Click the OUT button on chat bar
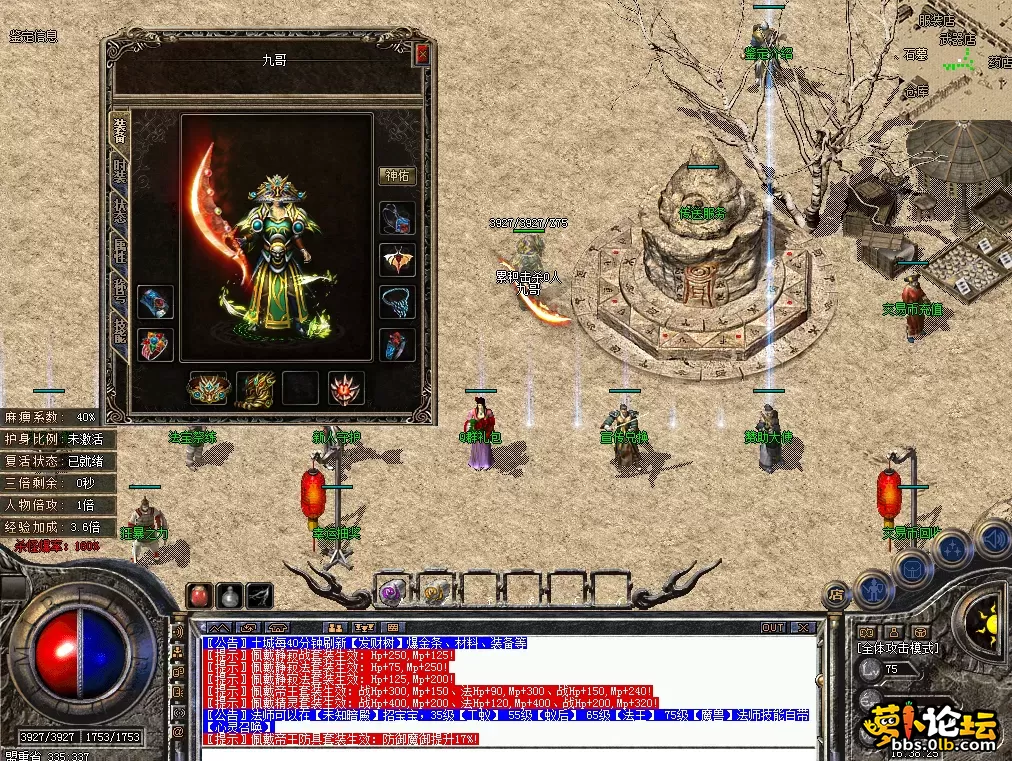The width and height of the screenshot is (1012, 761). 772,628
